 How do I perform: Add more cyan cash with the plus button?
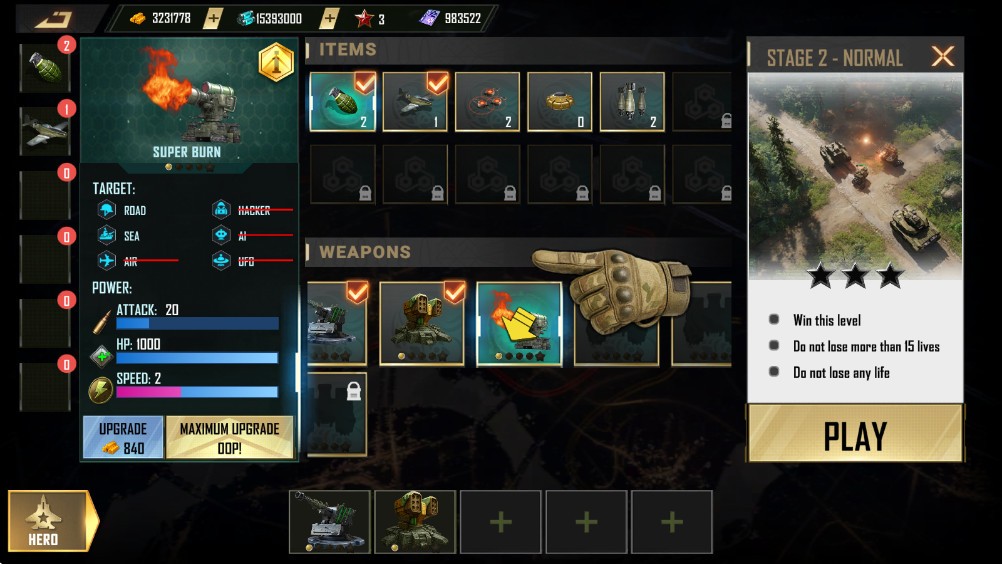click(325, 18)
